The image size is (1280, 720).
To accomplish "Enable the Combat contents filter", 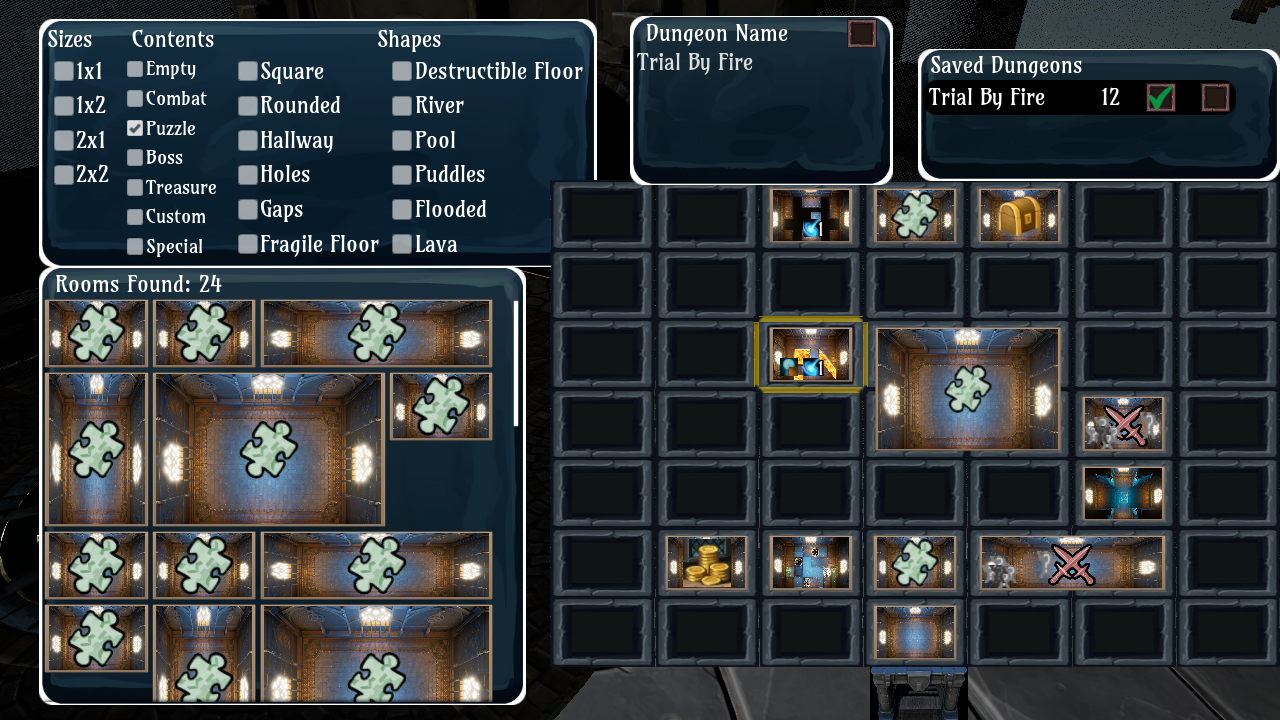I will coord(135,98).
